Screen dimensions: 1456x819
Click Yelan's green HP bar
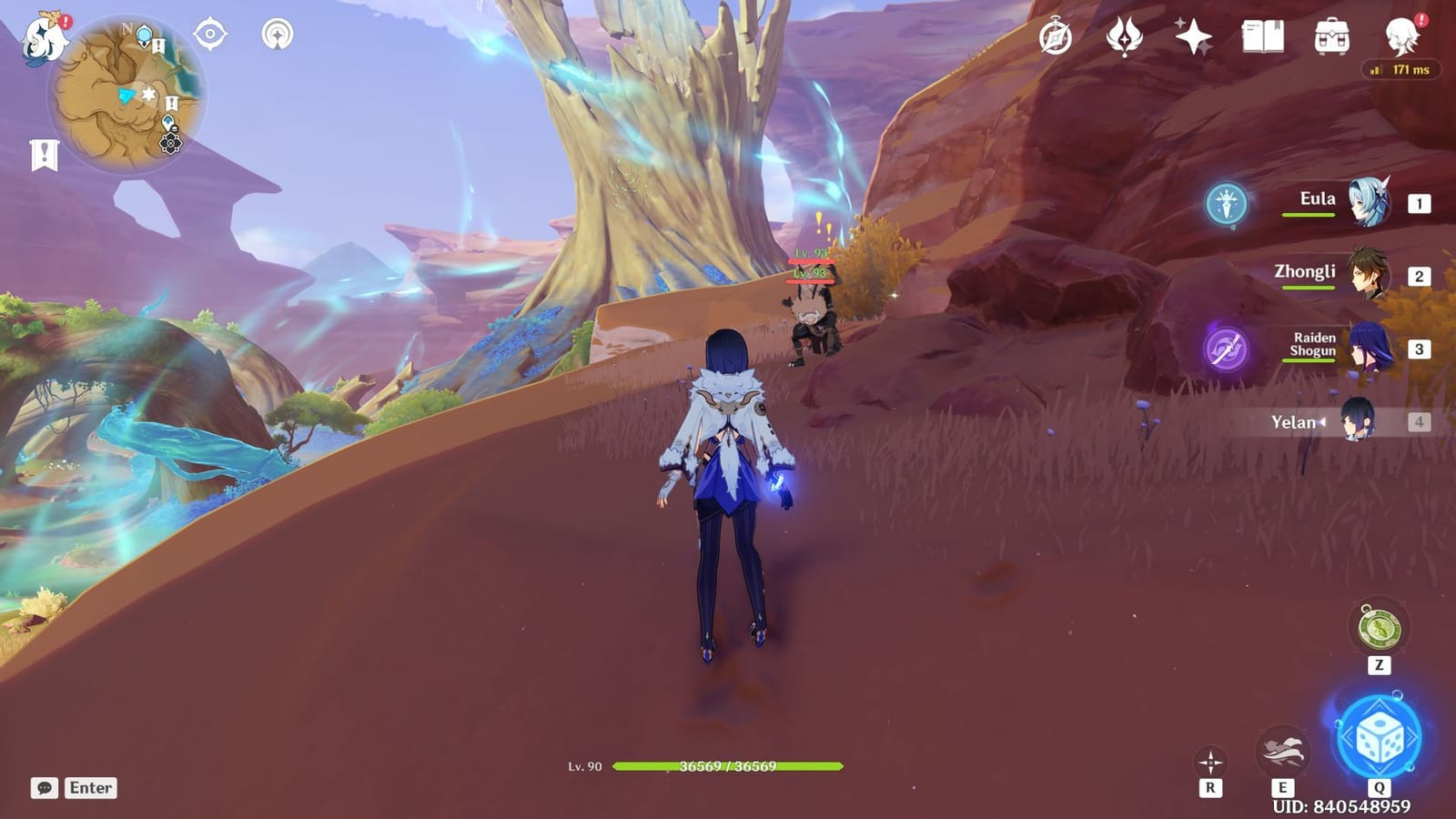point(706,768)
